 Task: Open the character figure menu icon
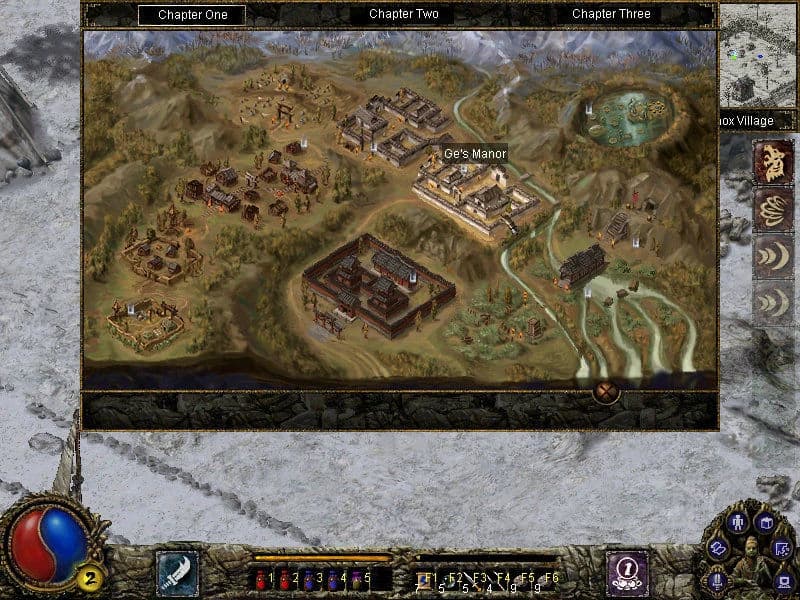[x=738, y=523]
